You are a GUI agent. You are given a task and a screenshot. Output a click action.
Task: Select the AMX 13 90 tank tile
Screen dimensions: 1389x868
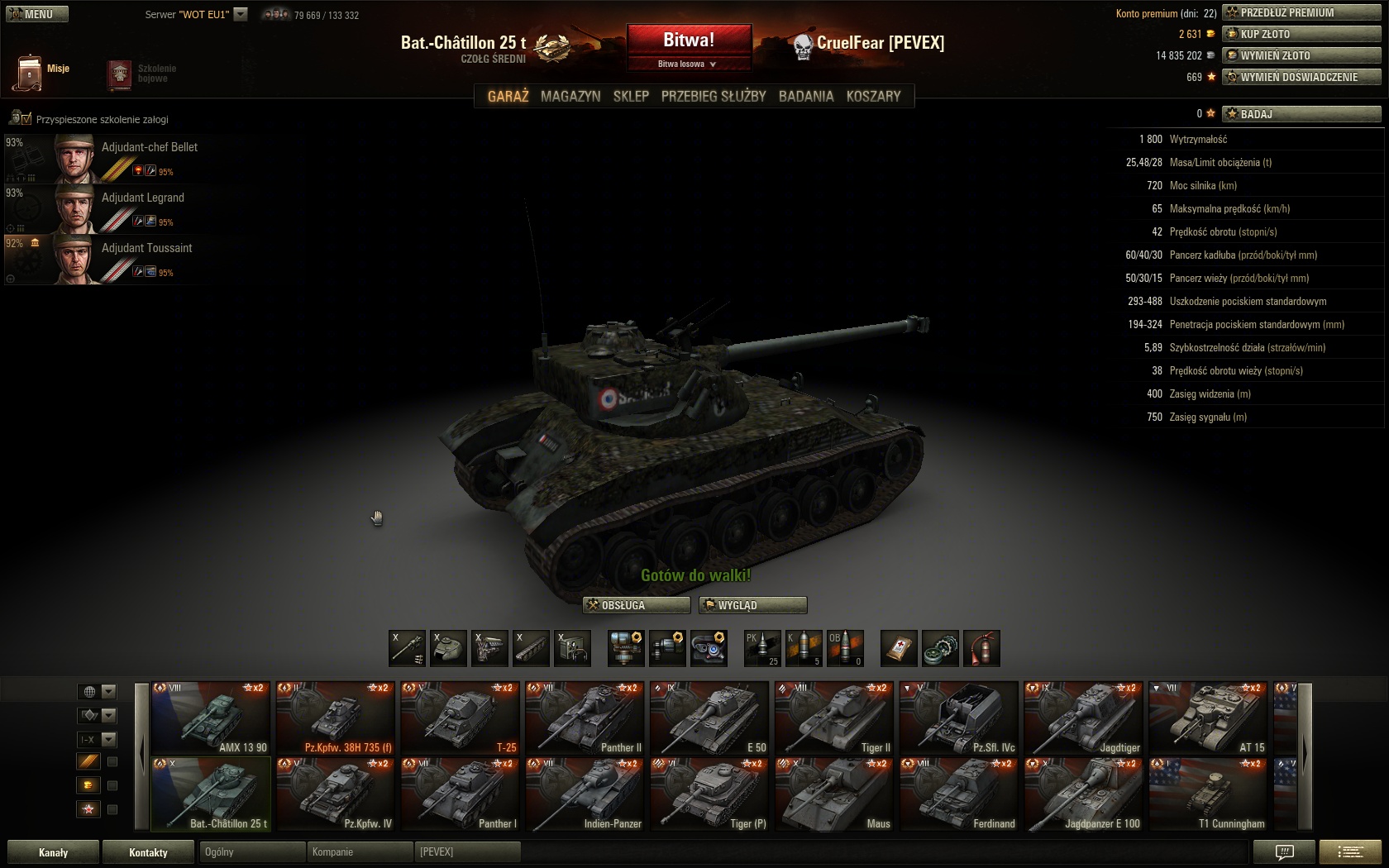(211, 718)
